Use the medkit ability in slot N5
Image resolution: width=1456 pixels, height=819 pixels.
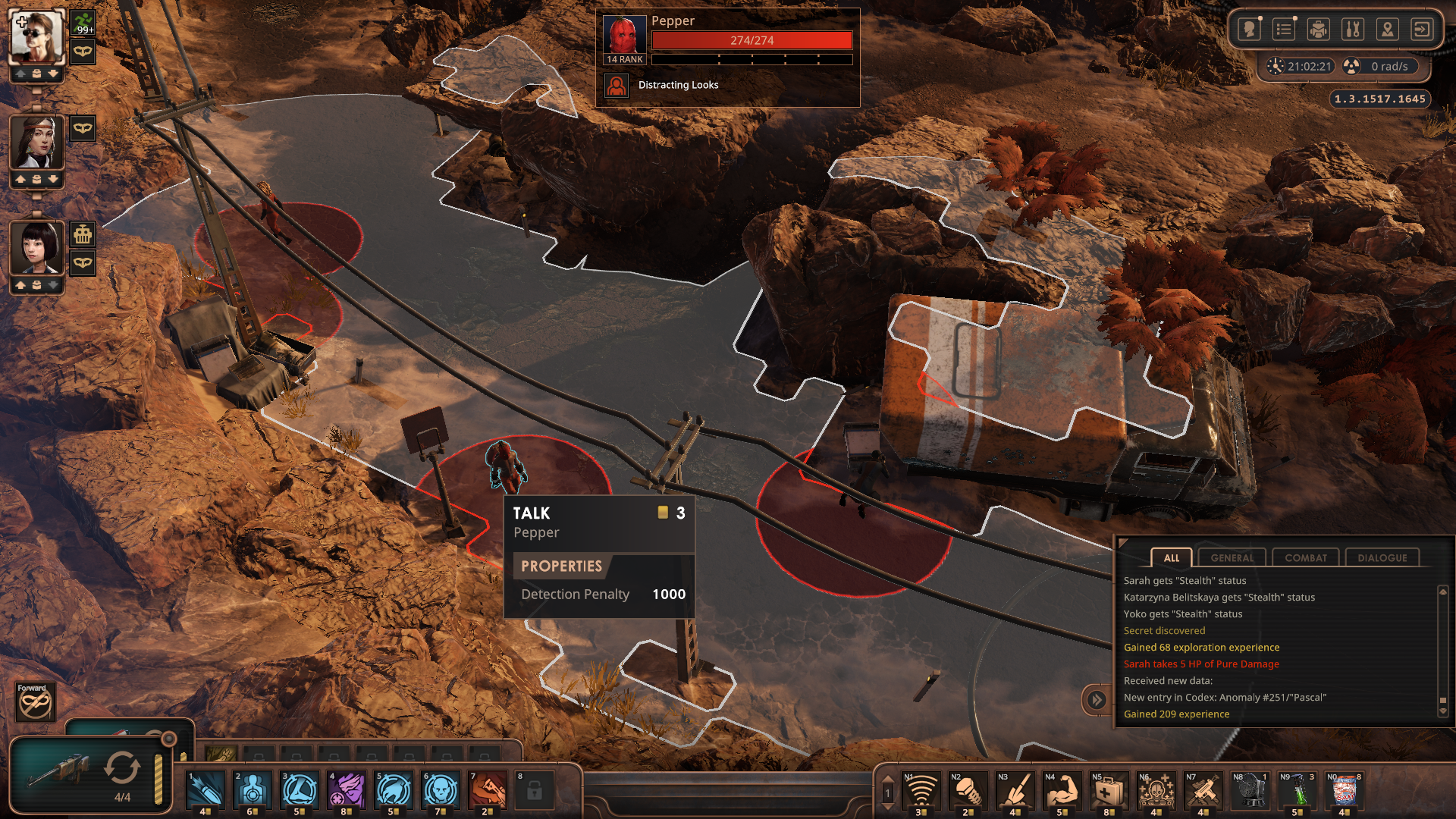coord(1109,791)
